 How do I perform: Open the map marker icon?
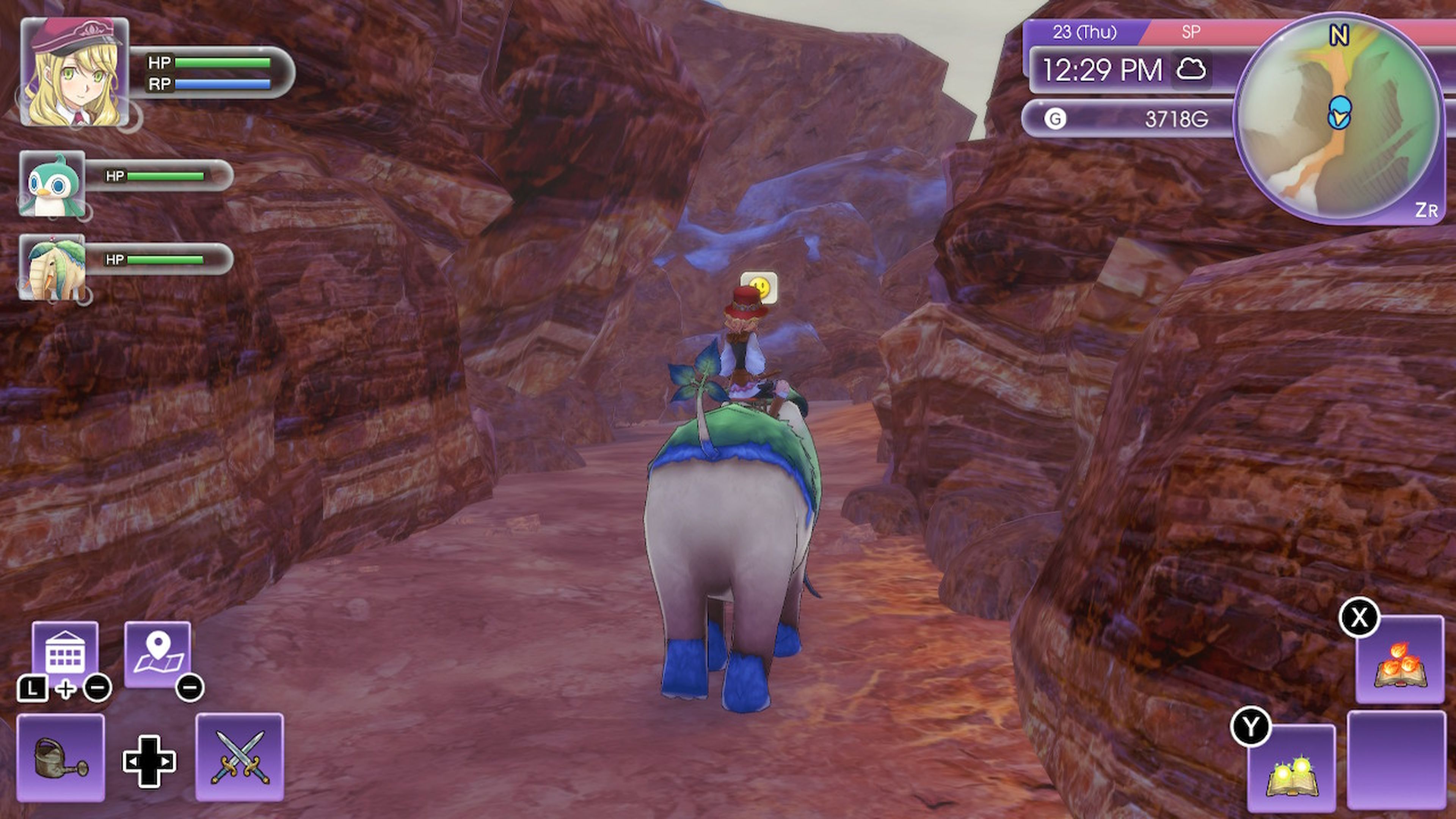(x=157, y=653)
